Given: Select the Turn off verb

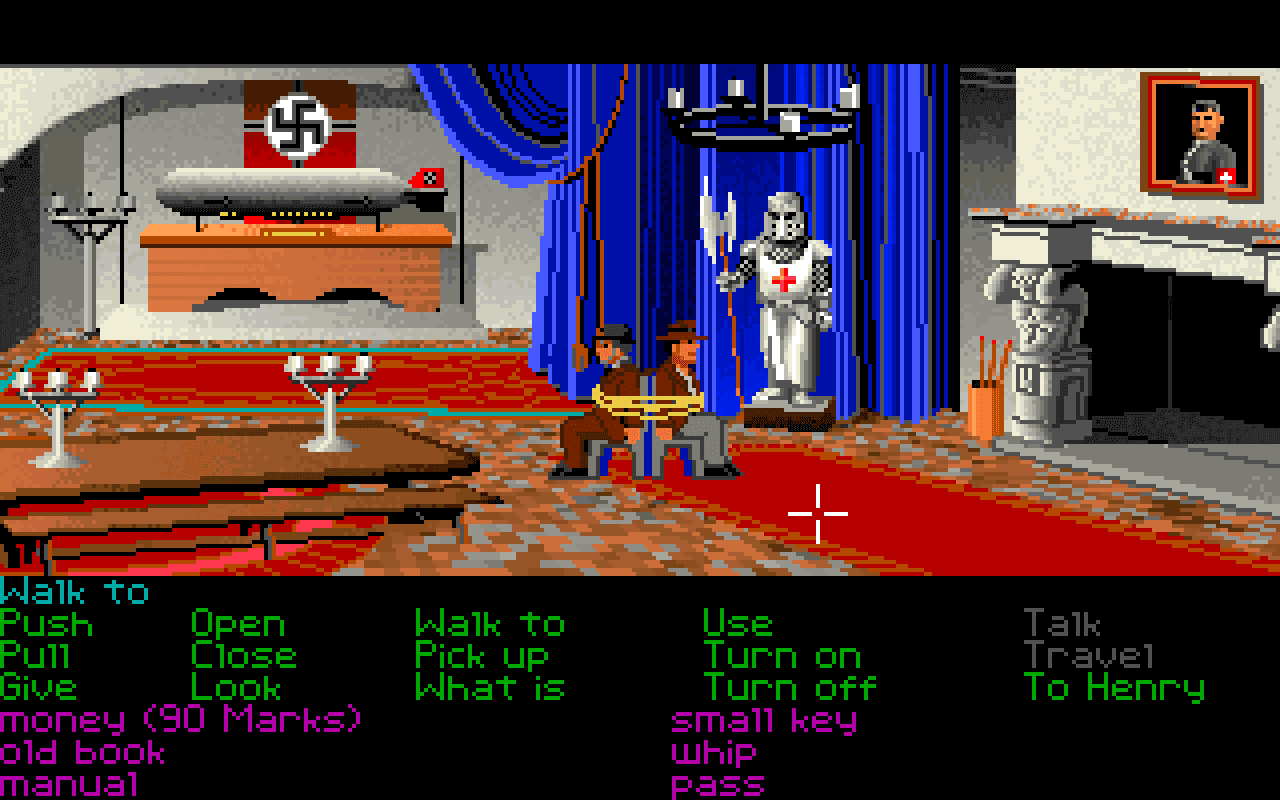Looking at the screenshot, I should click(790, 688).
